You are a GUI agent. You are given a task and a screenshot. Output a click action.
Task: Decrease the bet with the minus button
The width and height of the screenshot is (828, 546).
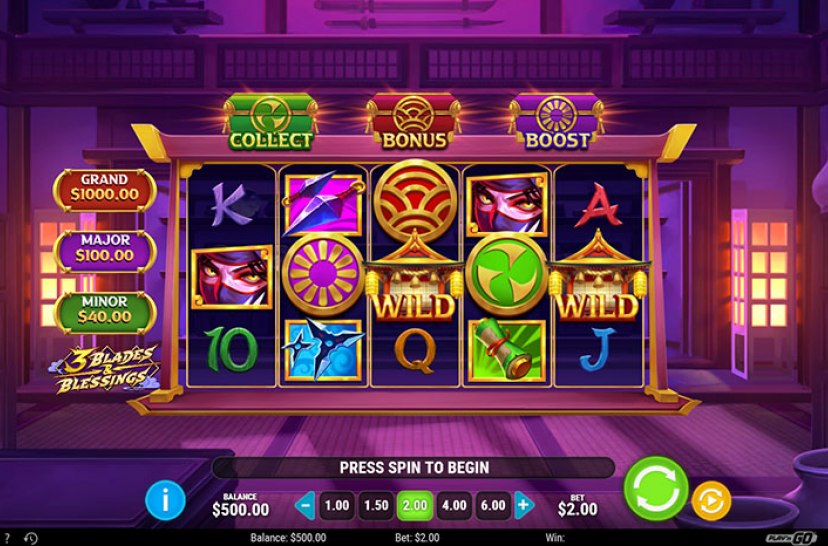[x=307, y=505]
